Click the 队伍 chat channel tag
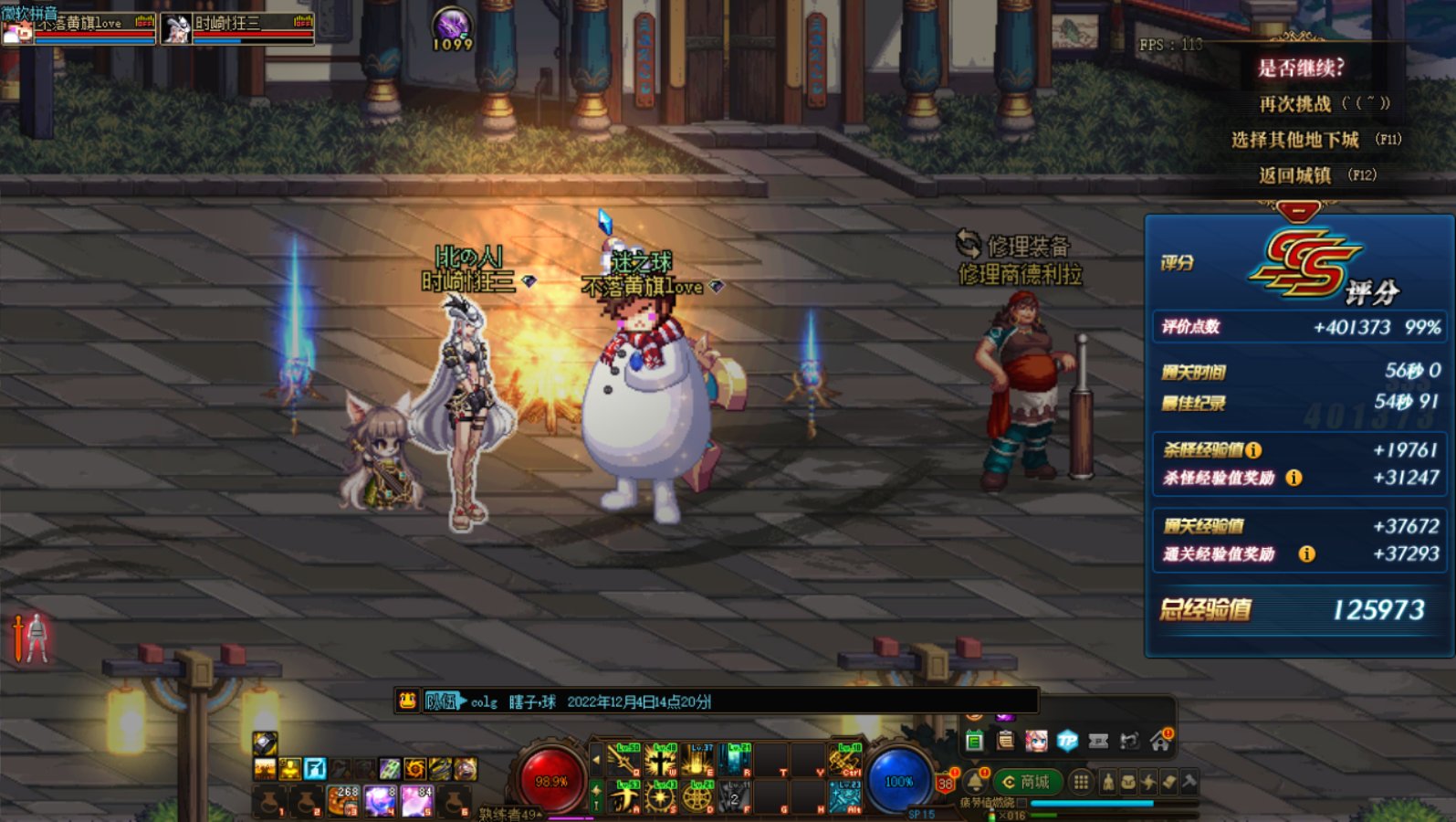The width and height of the screenshot is (1456, 822). point(442,701)
